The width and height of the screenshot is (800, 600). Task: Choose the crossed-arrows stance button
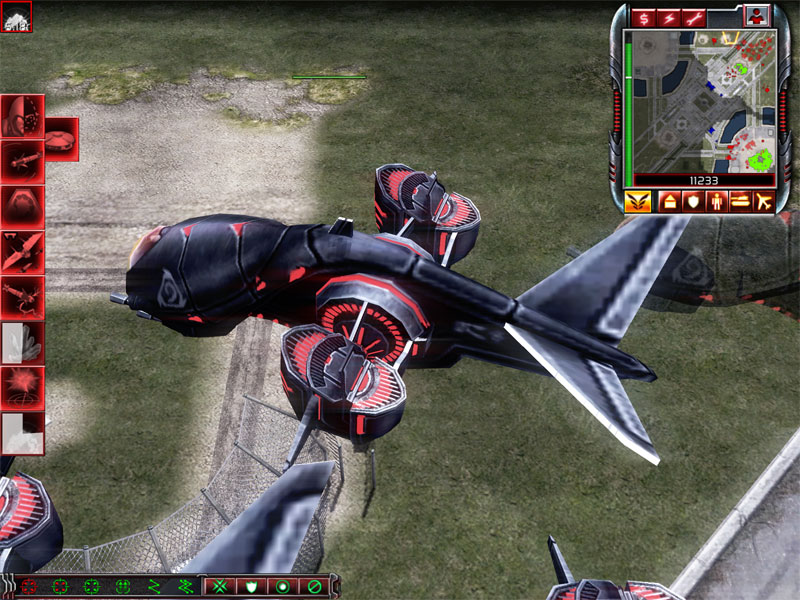(220, 585)
